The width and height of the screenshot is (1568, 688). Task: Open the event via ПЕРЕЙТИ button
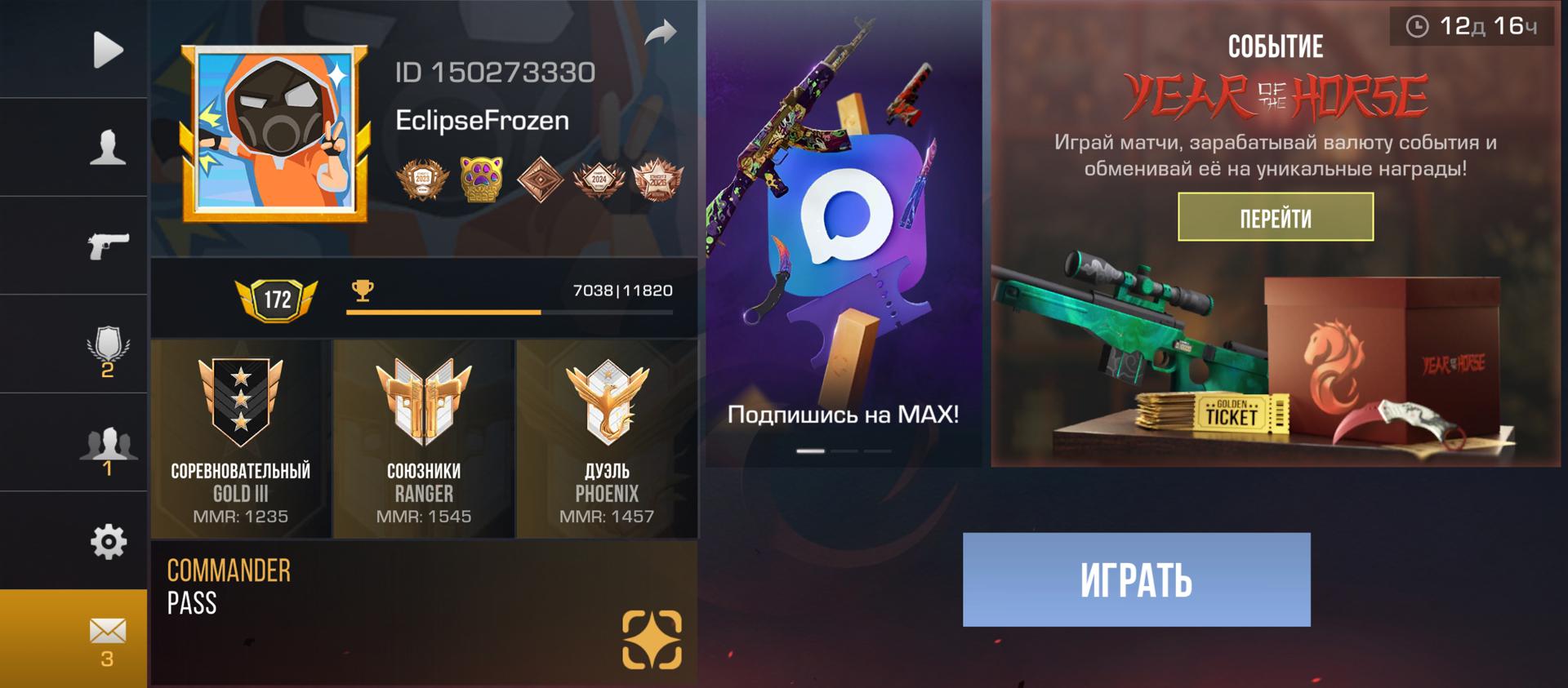coord(1275,217)
